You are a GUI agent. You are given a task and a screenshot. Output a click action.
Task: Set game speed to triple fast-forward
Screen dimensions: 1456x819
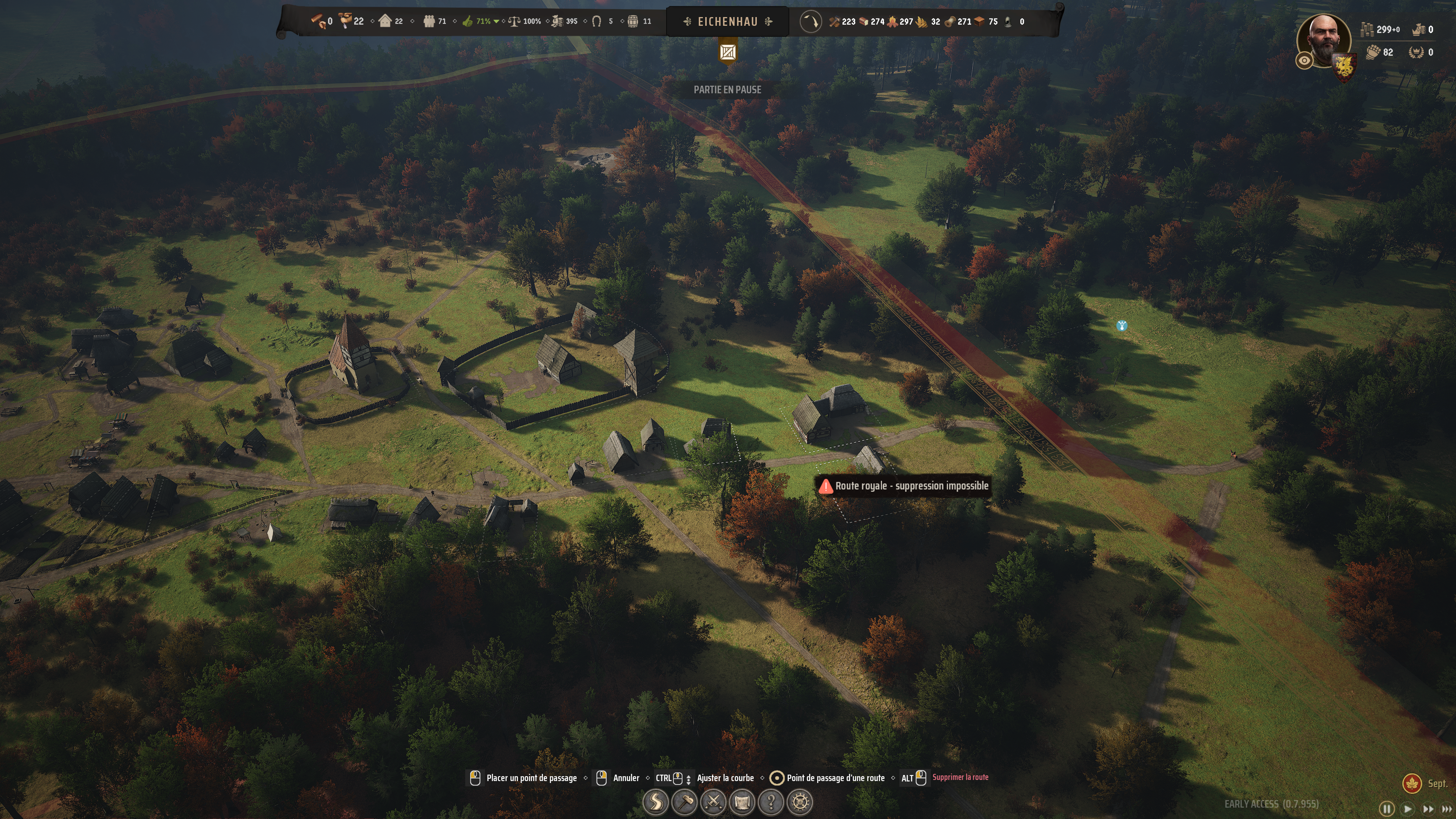[x=1447, y=809]
